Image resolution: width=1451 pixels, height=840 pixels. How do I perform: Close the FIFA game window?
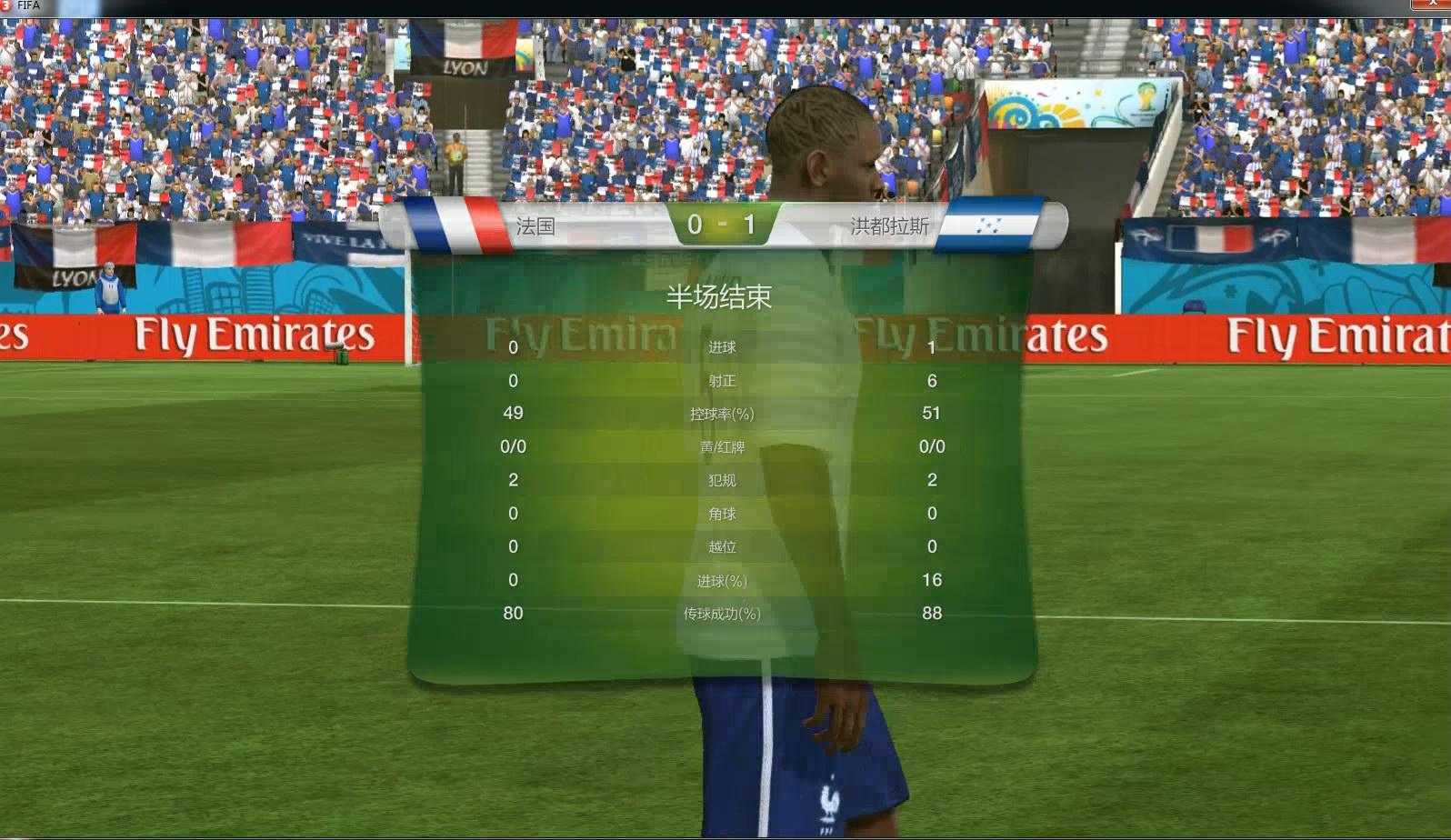pos(1433,5)
